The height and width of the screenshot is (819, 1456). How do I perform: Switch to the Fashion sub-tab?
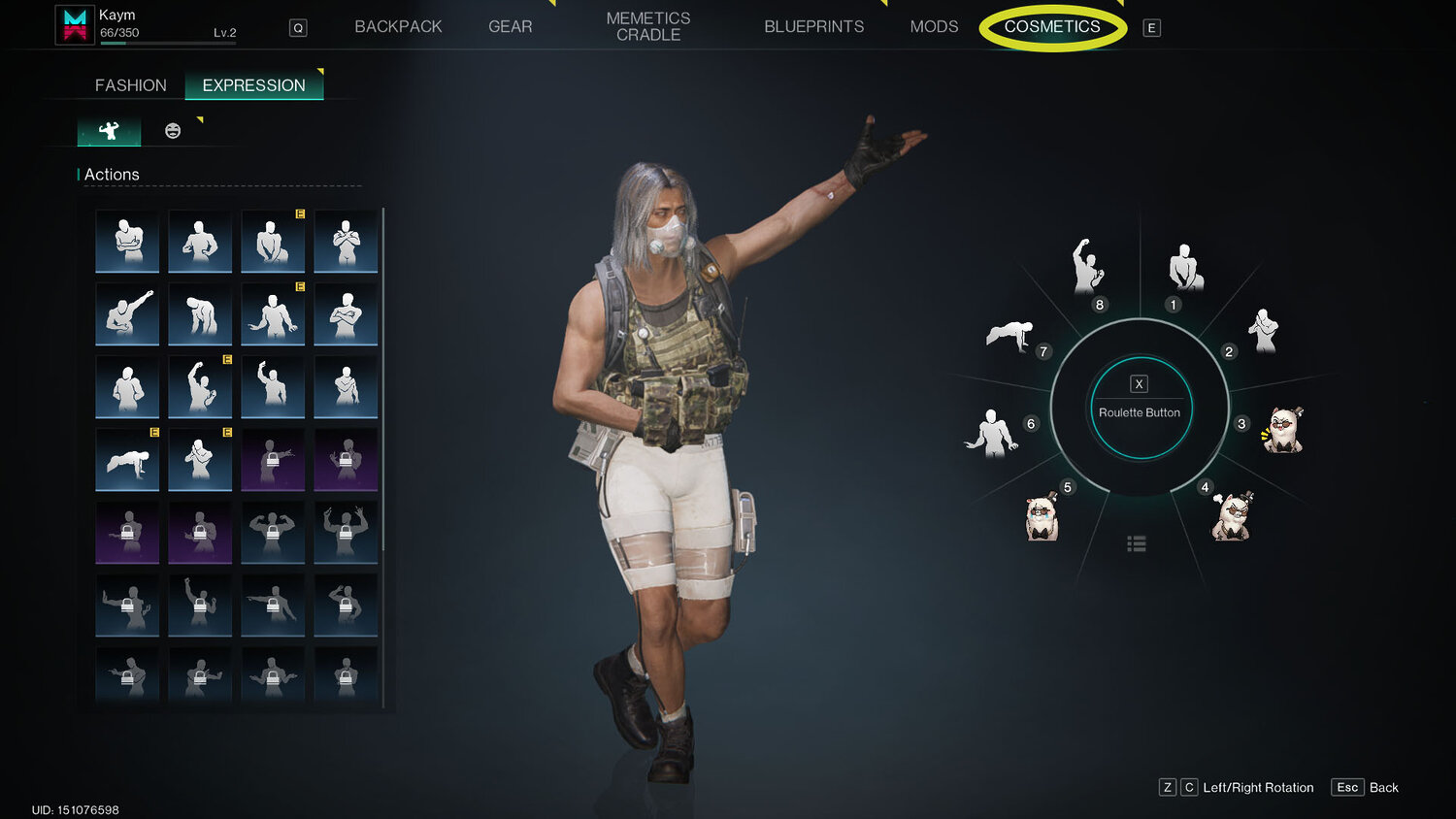(131, 85)
